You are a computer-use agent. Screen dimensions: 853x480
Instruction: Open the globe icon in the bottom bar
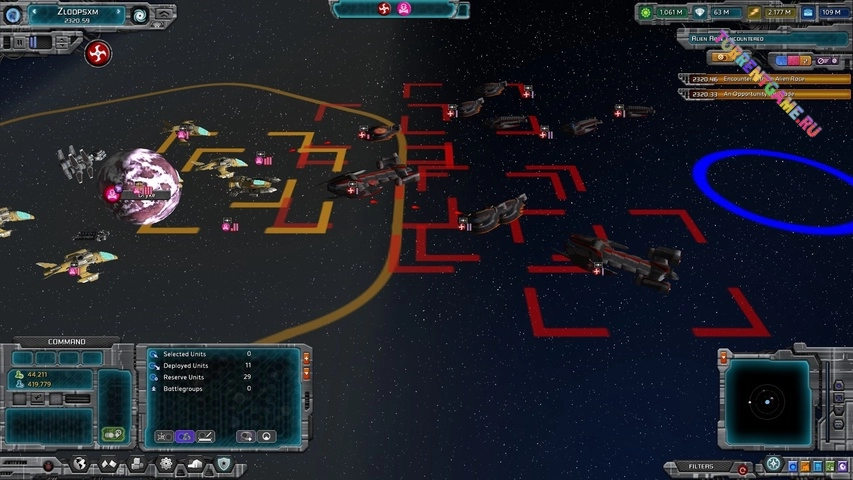(80, 465)
